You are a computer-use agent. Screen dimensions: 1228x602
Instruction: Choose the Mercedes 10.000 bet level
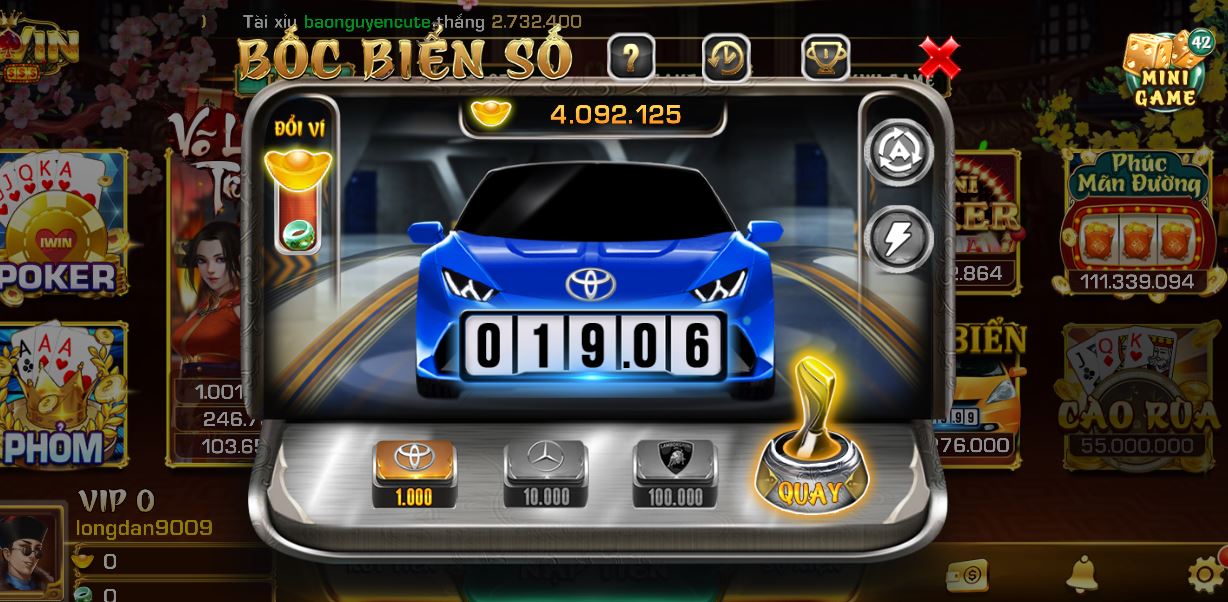pos(545,472)
